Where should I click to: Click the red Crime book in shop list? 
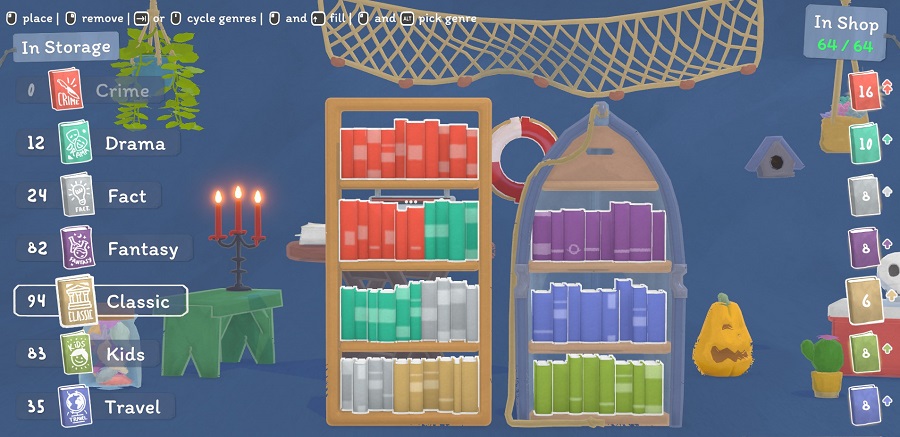click(x=865, y=92)
